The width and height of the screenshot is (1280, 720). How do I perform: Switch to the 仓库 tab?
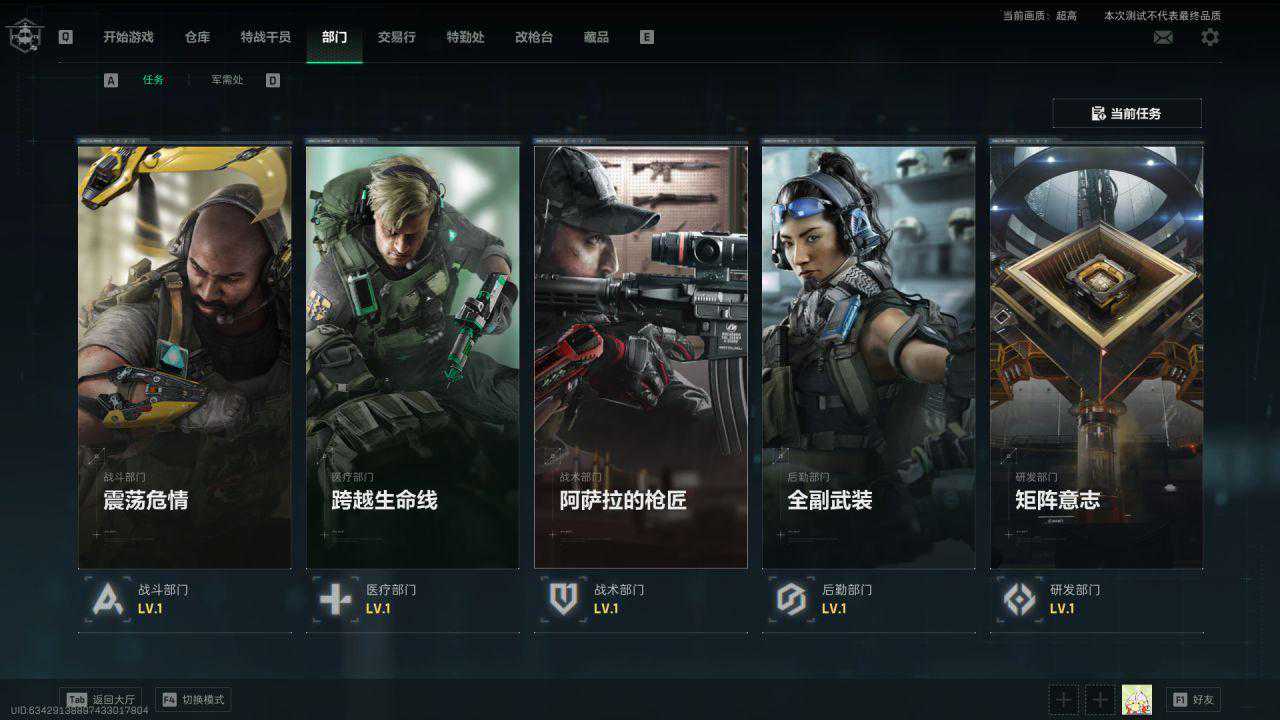[197, 37]
